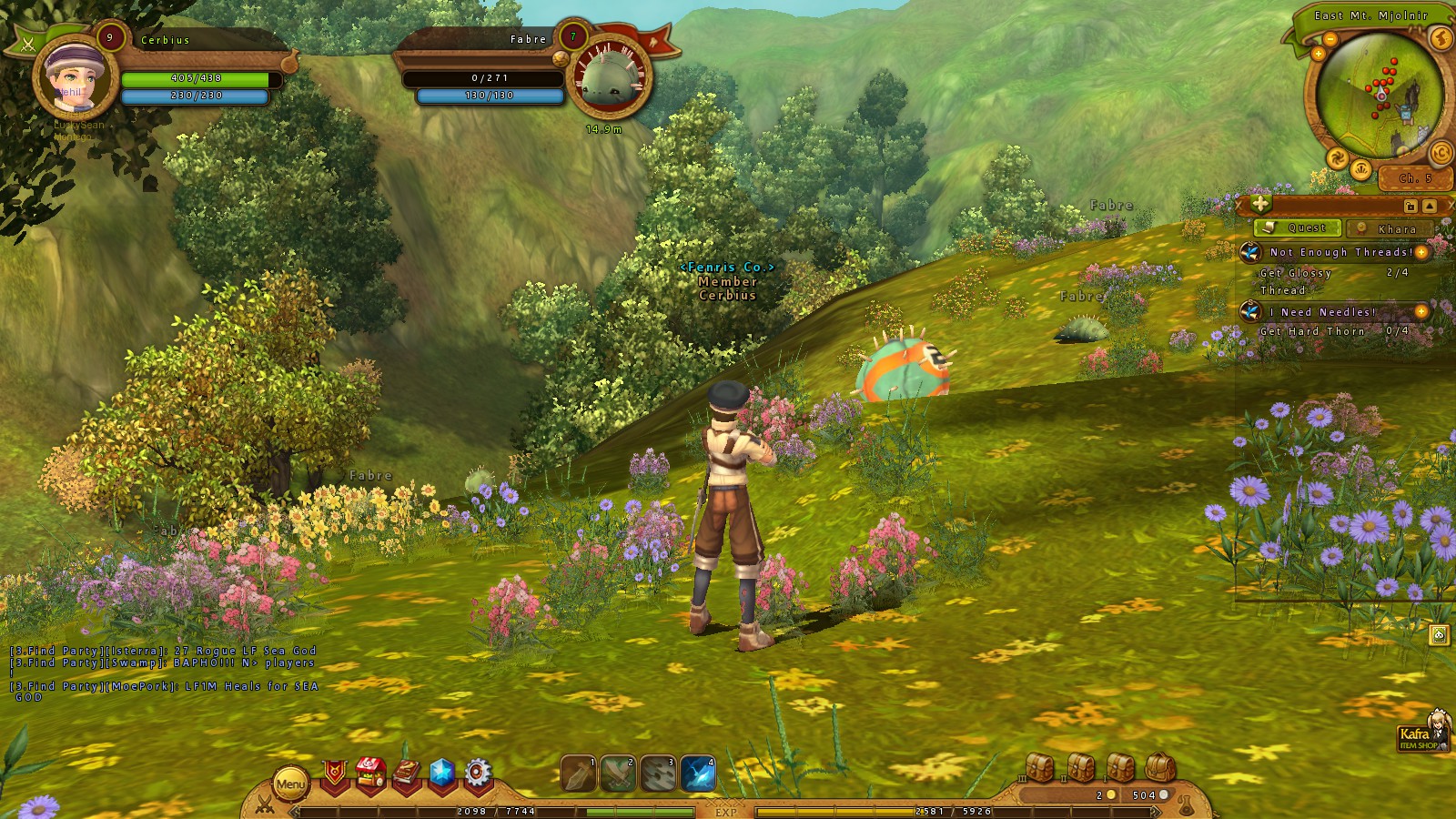Viewport: 1456px width, 819px height.
Task: Open the skill book icon on the bottom bar
Action: pyautogui.click(x=405, y=772)
